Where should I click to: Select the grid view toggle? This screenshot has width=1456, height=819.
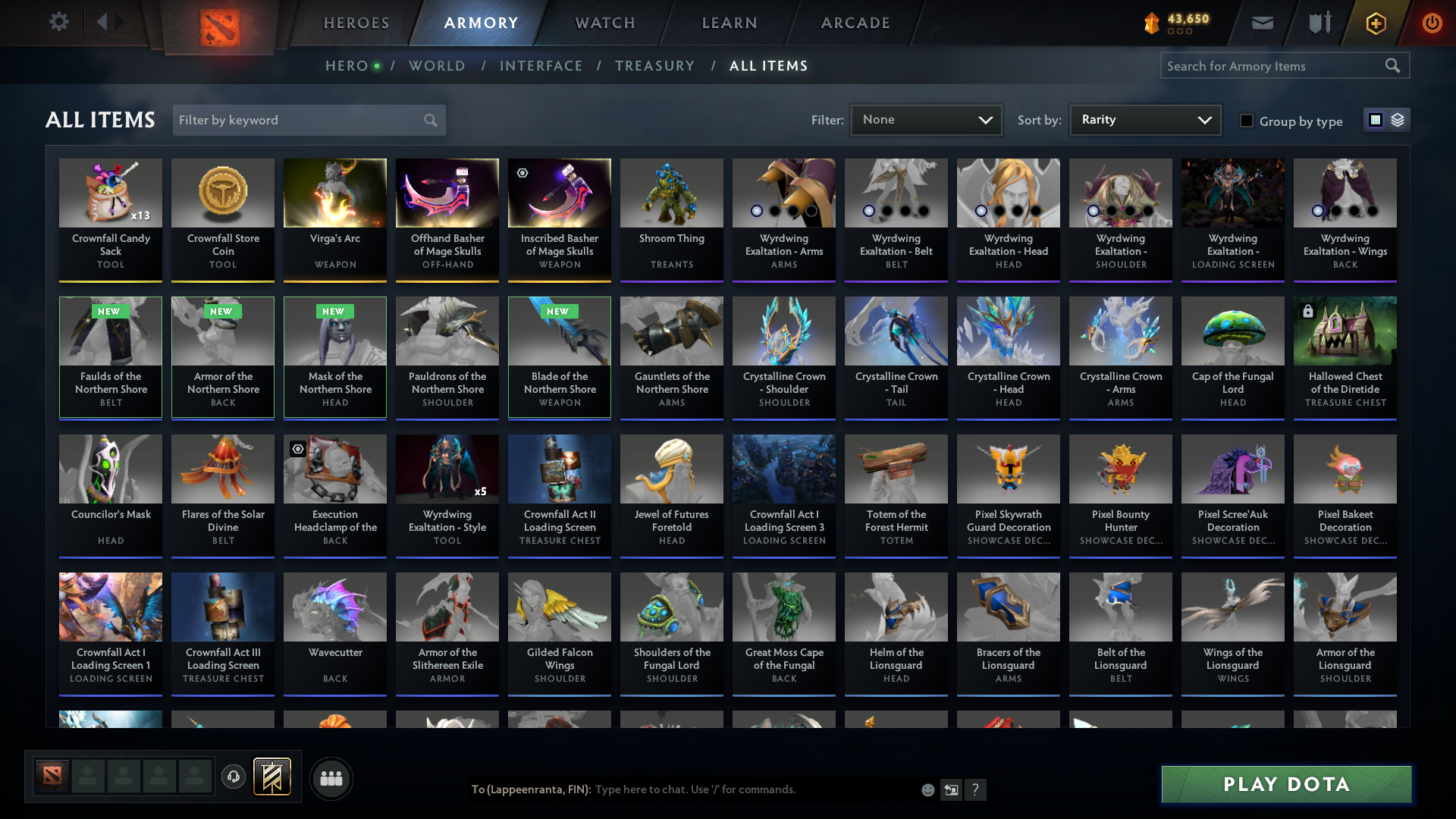[x=1376, y=119]
